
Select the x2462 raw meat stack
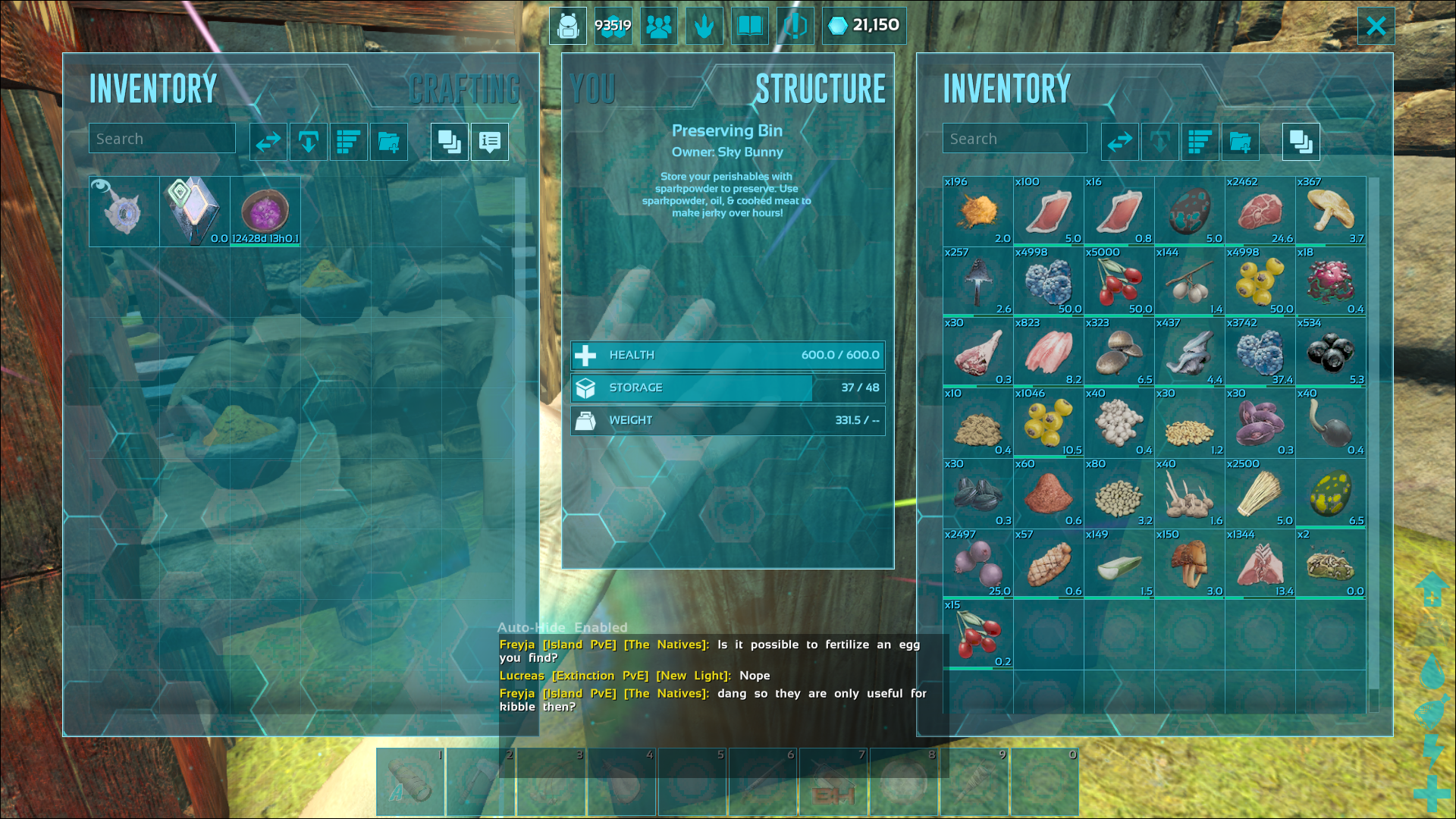pyautogui.click(x=1260, y=212)
